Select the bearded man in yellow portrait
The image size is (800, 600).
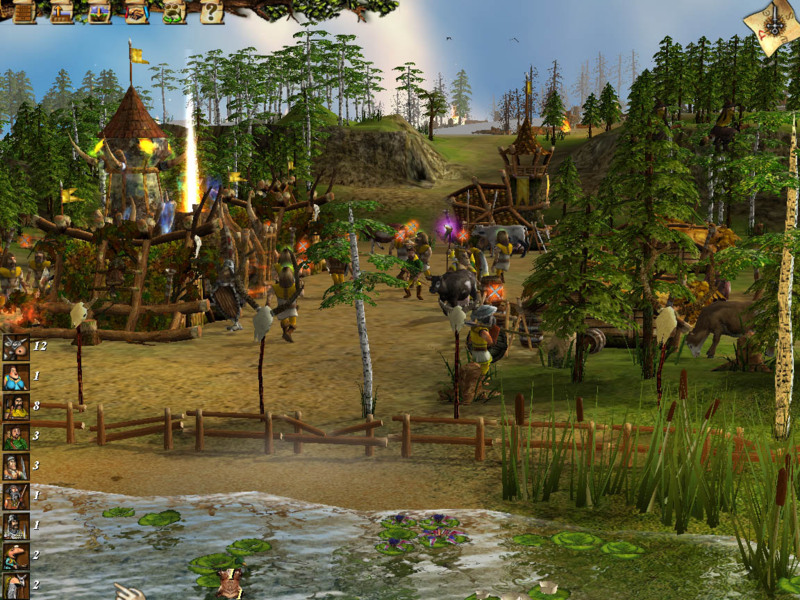click(15, 407)
